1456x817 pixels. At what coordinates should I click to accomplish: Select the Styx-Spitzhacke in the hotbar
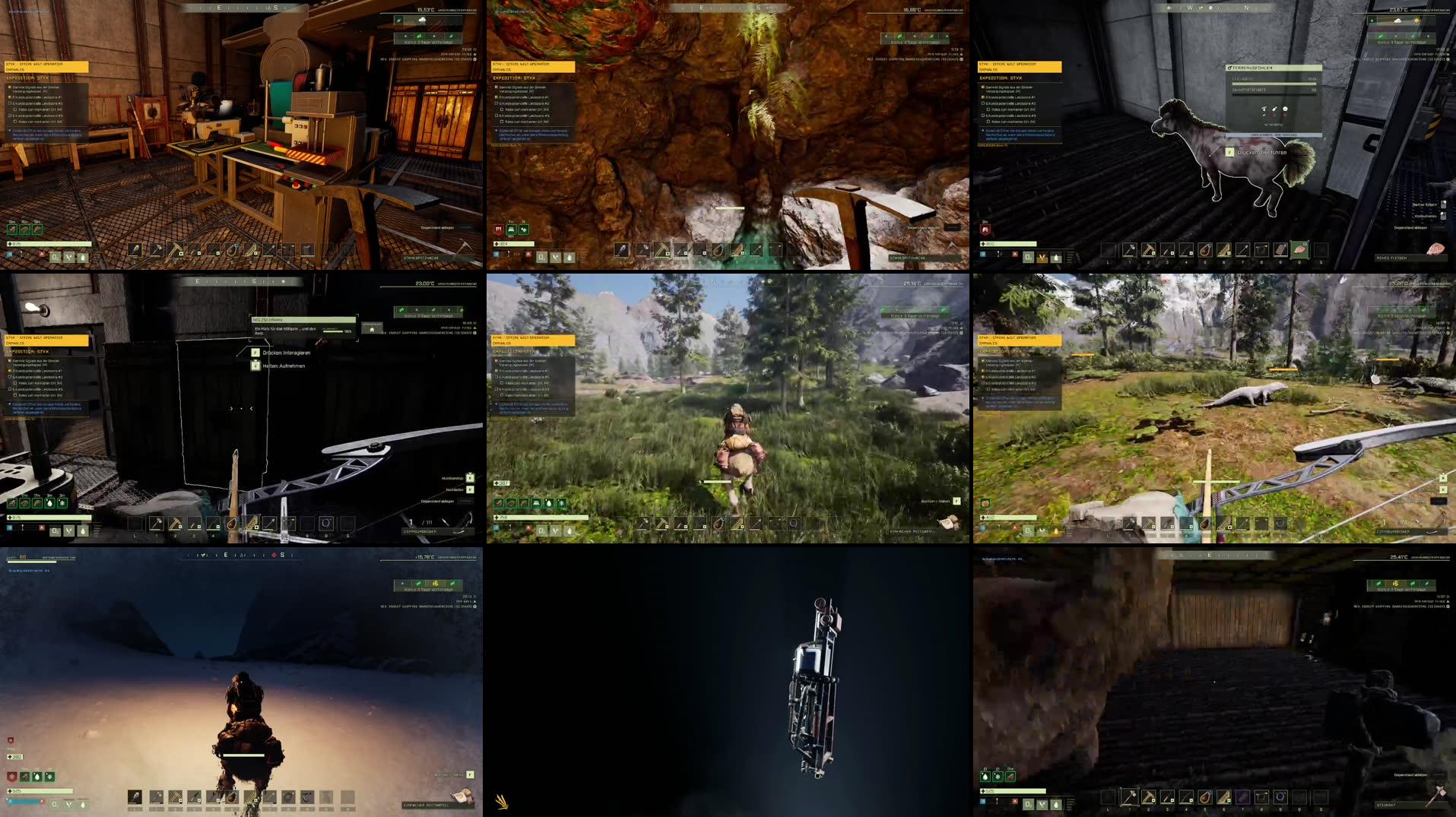[x=176, y=249]
